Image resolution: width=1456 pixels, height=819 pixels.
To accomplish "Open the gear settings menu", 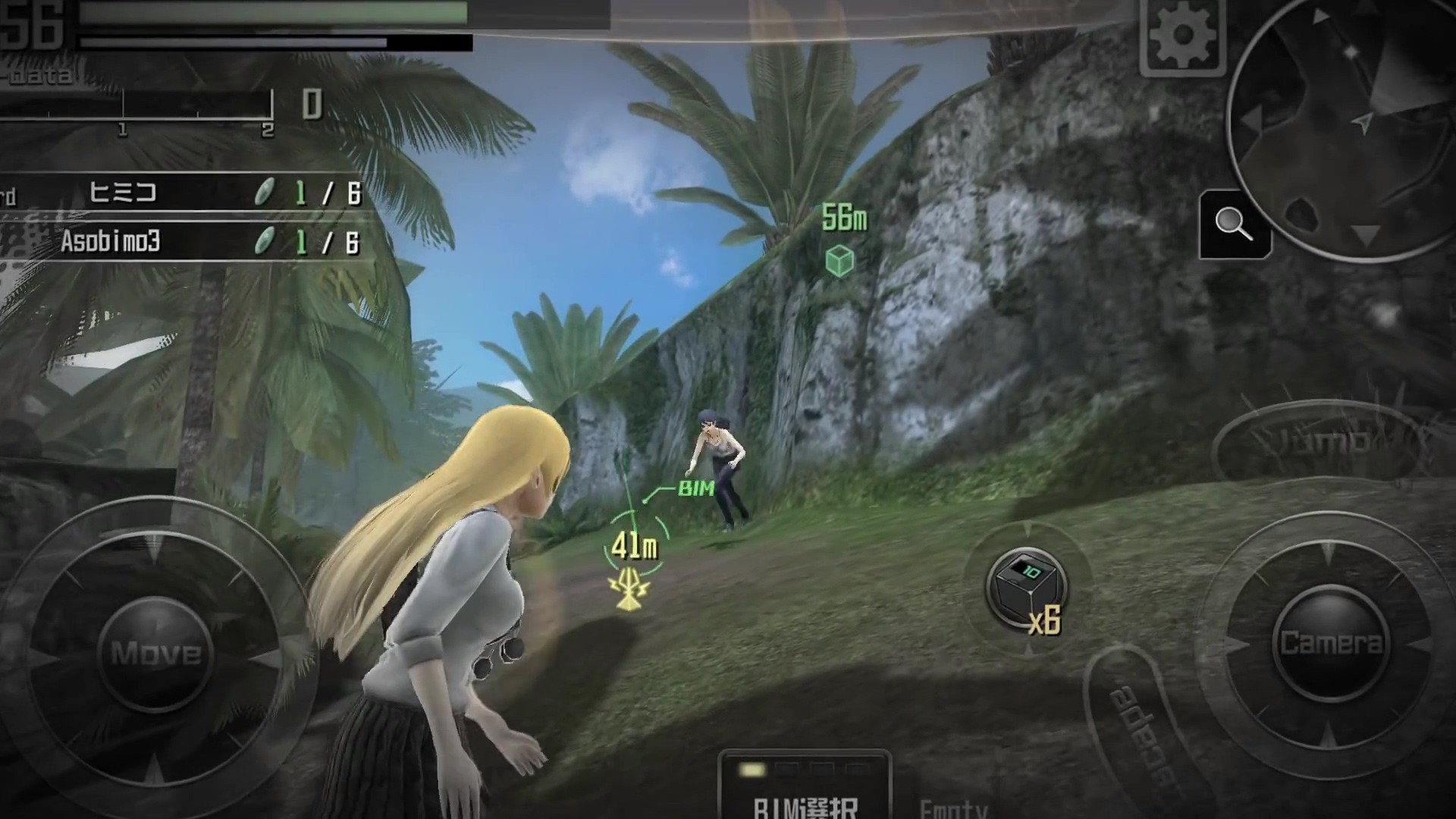I will [x=1182, y=34].
